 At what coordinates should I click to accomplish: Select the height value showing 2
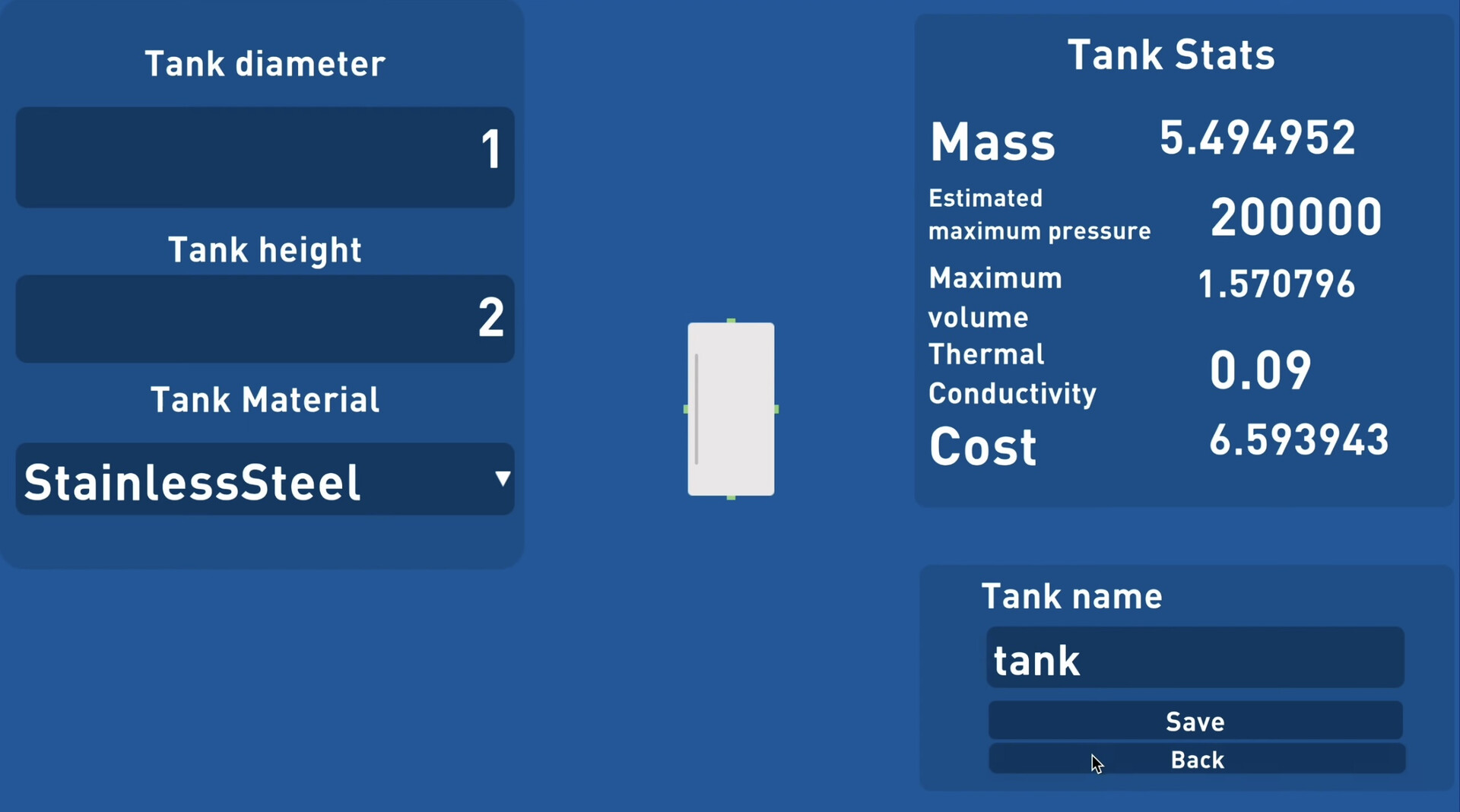pos(490,318)
